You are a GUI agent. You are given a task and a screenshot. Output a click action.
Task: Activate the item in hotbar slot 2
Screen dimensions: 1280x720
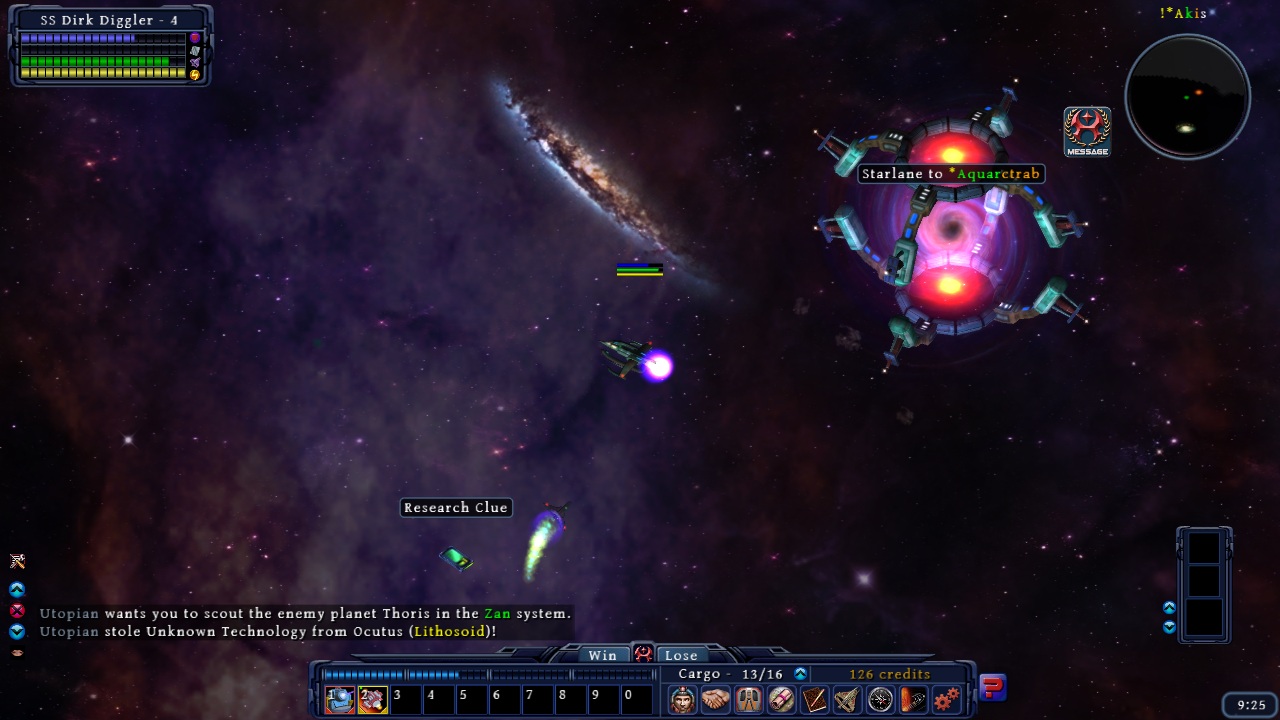(373, 699)
